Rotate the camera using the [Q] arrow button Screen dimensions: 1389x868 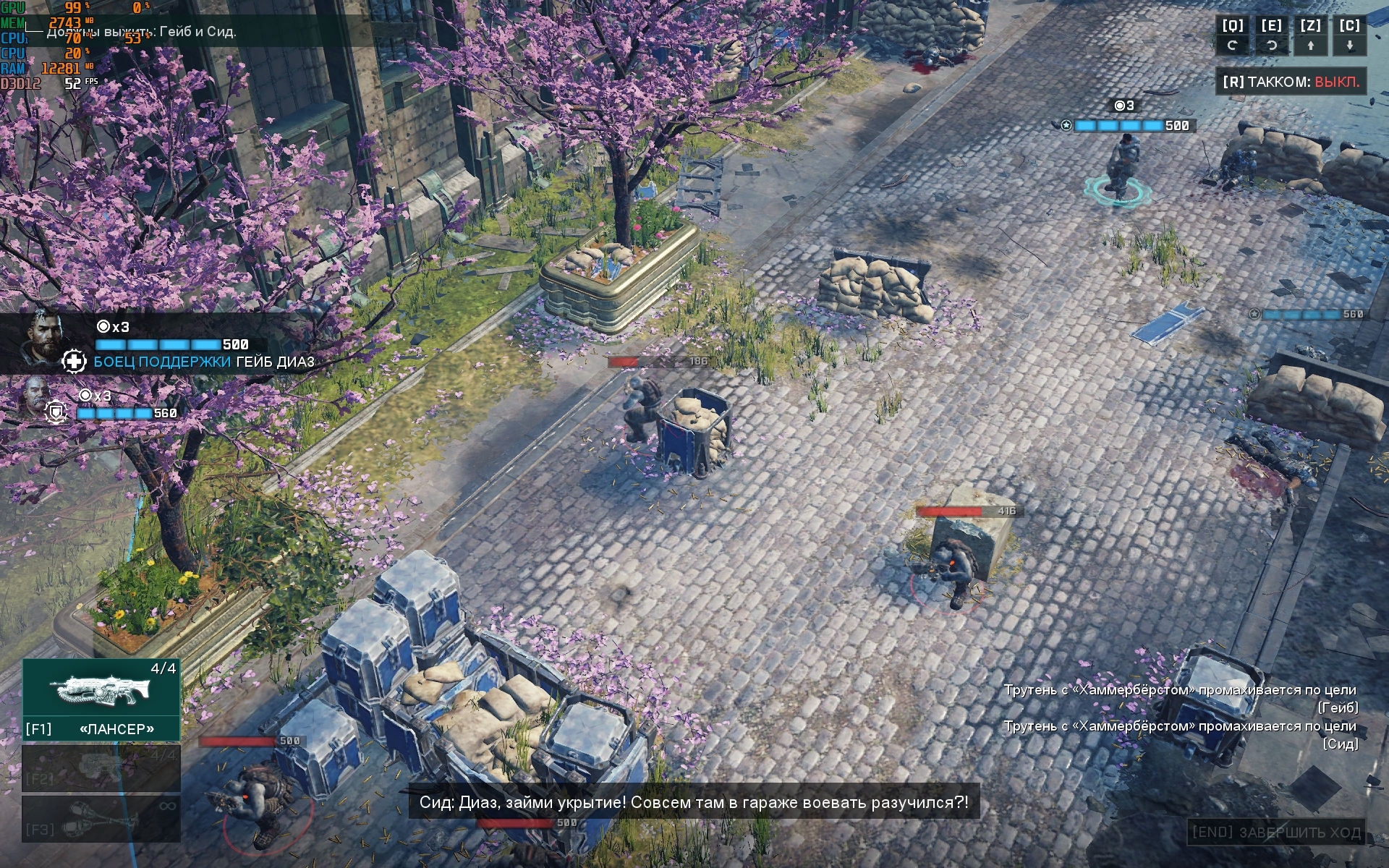tap(1233, 46)
